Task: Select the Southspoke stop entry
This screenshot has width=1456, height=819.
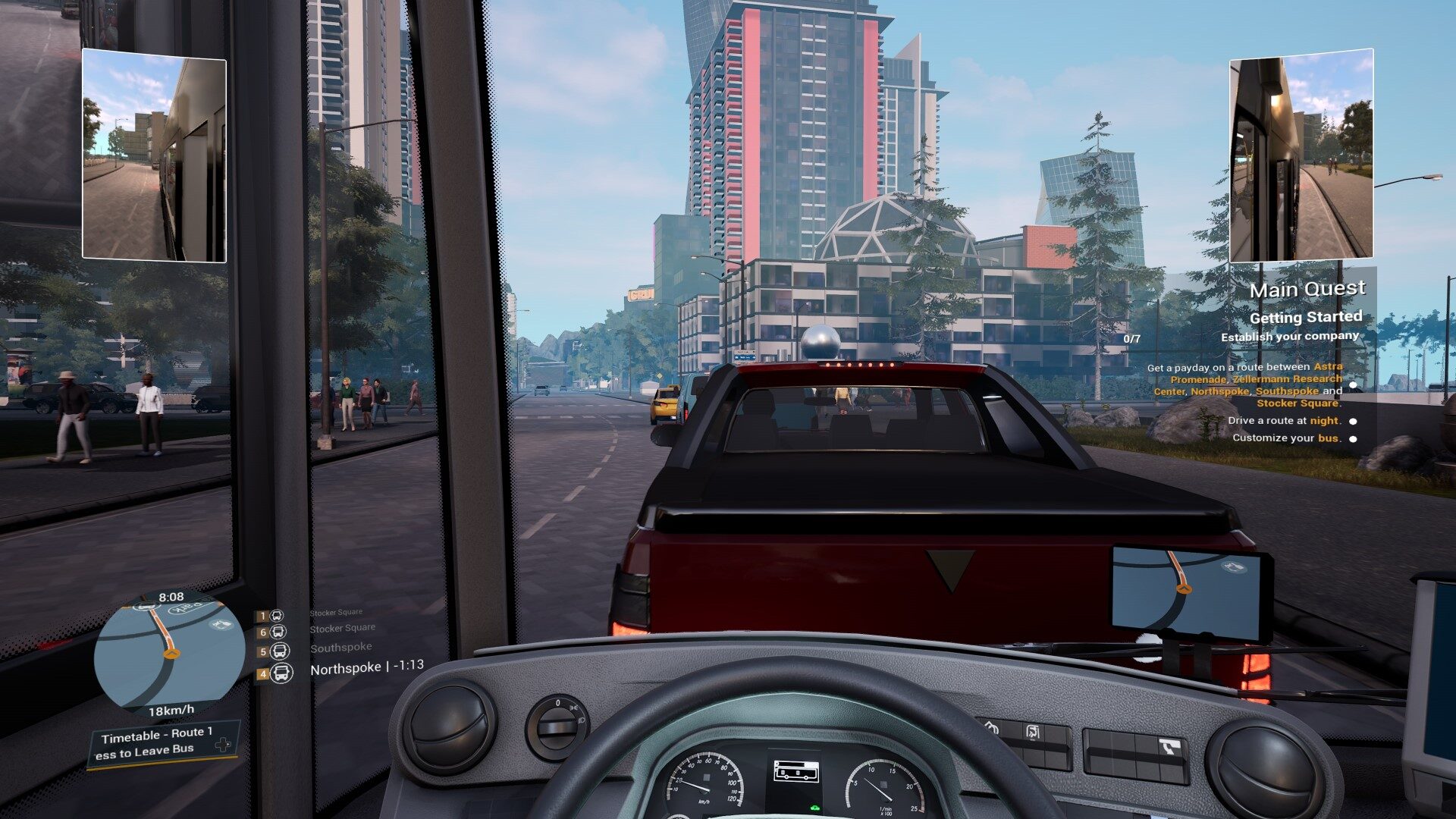Action: point(340,648)
